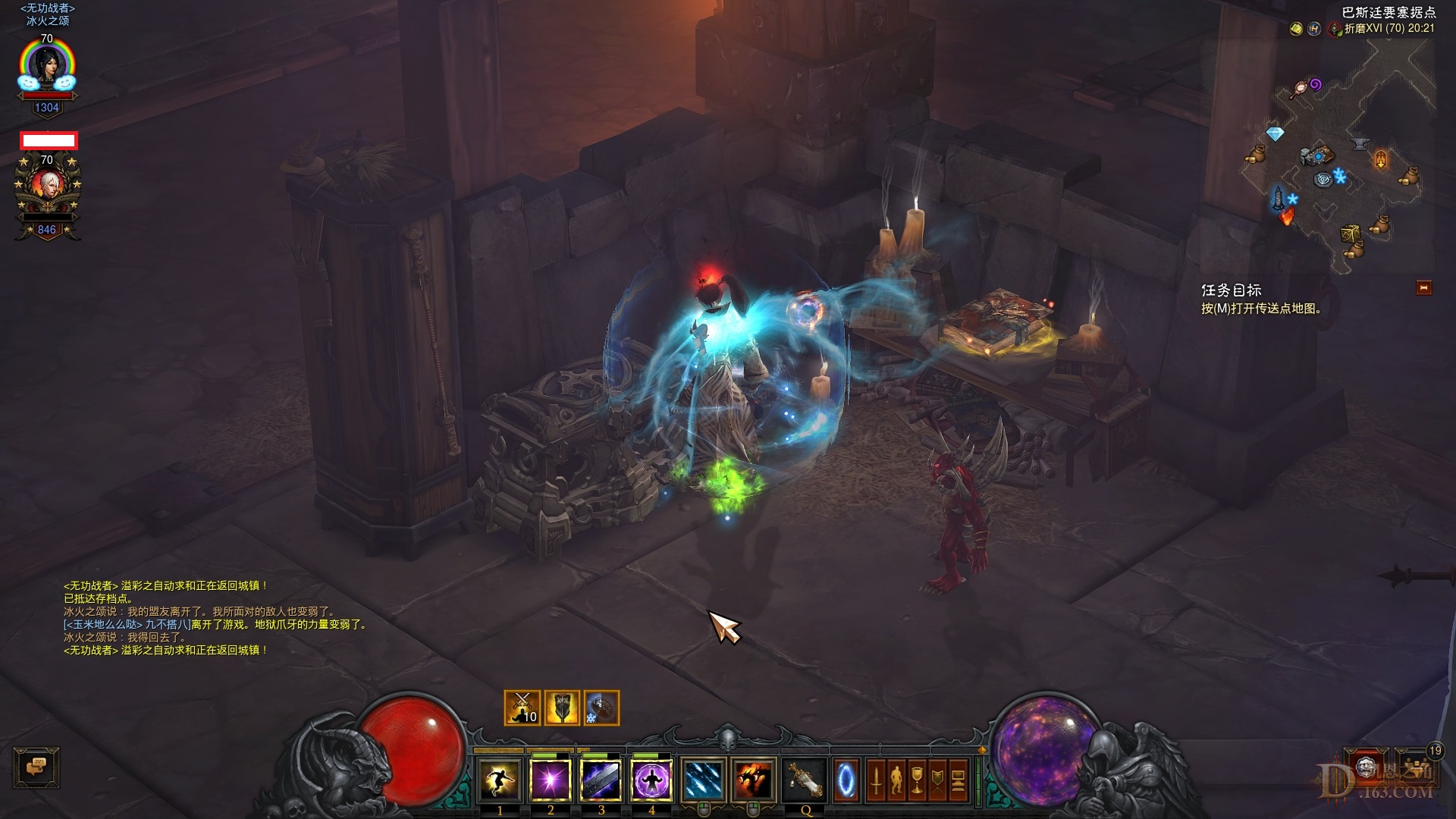Trigger the sword skill bound to slot 3
This screenshot has width=1456, height=819.
(x=601, y=782)
